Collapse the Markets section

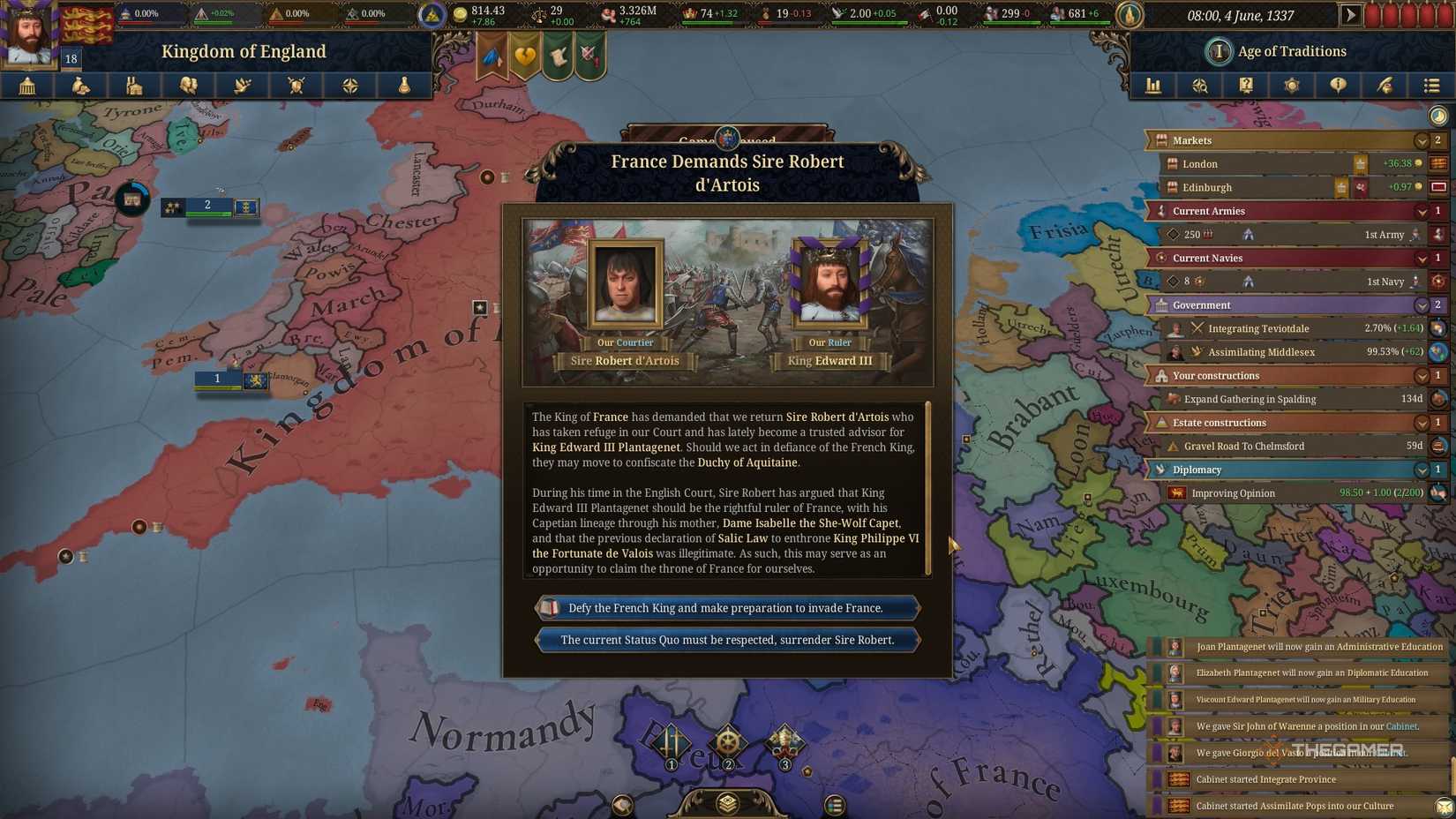point(1422,140)
